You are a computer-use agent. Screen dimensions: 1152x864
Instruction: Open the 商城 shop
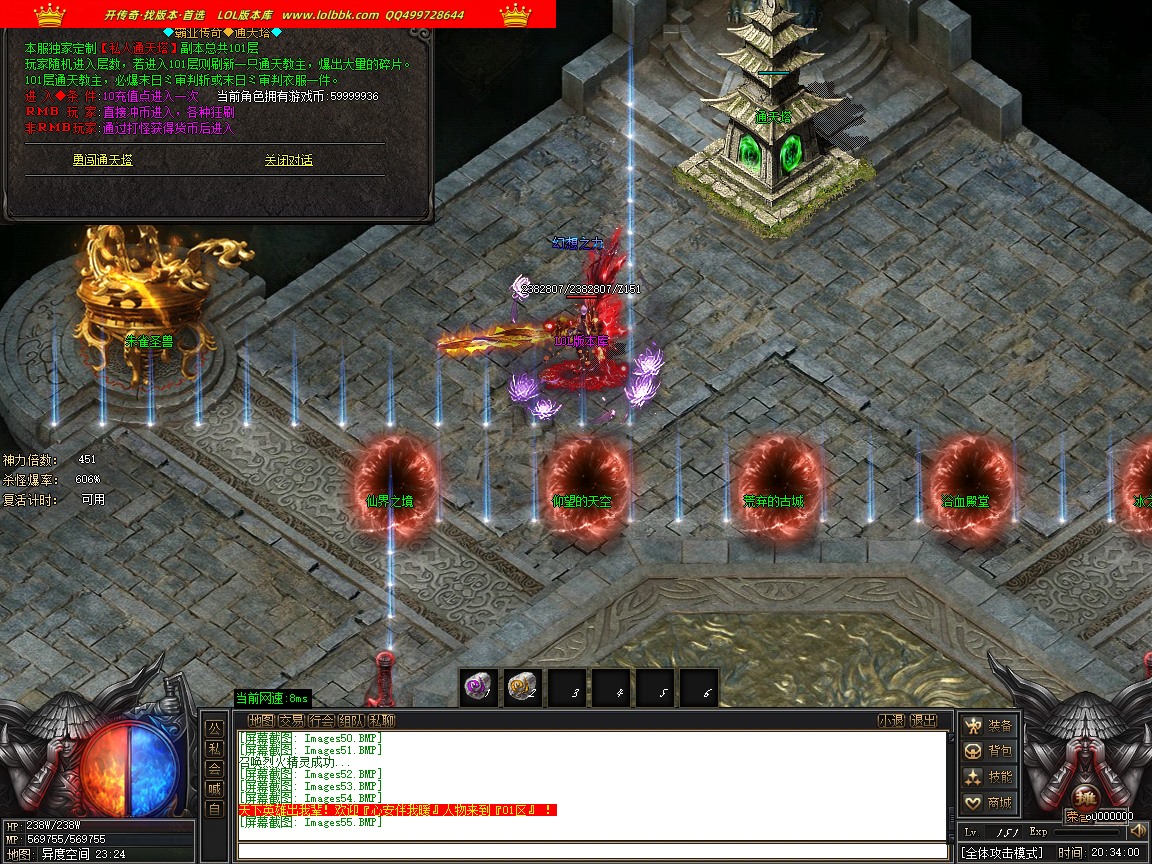click(988, 802)
